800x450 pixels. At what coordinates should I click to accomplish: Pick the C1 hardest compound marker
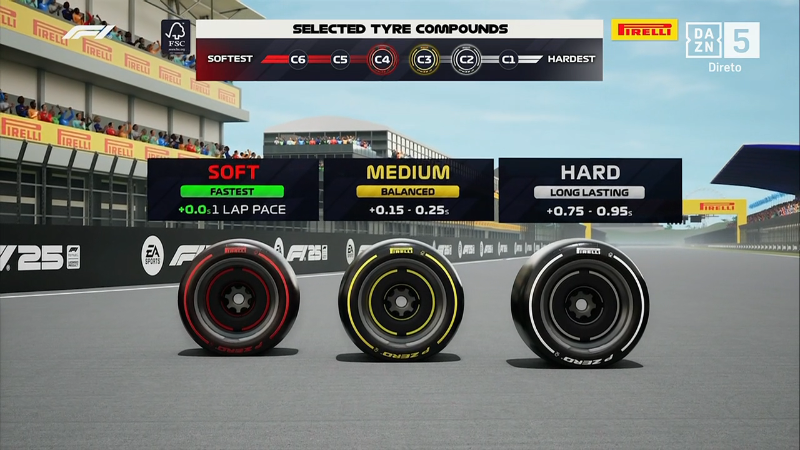[508, 60]
